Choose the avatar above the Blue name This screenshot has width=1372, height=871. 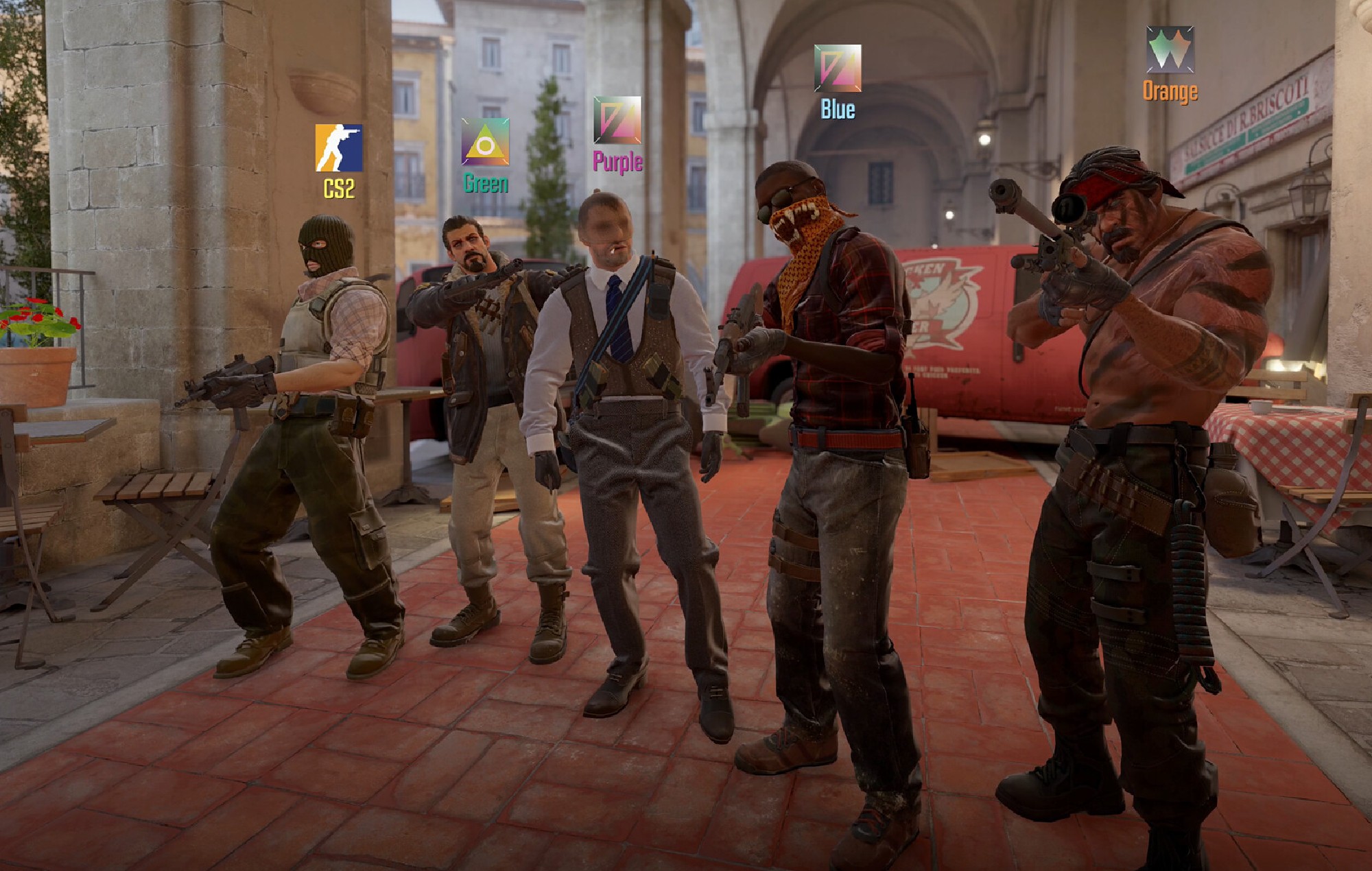click(x=838, y=69)
